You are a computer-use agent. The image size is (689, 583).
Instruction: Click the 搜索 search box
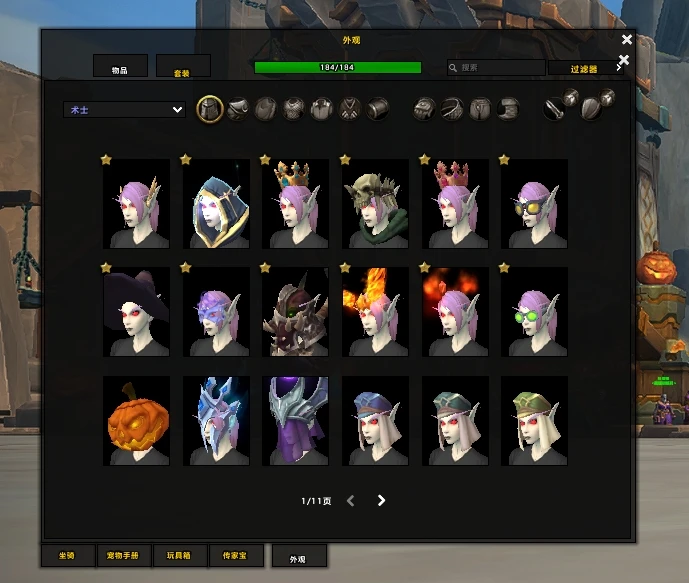click(x=495, y=68)
